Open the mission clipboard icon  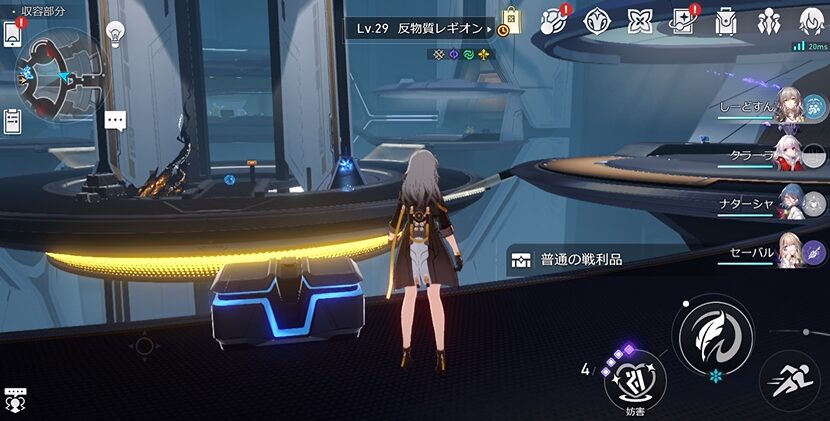(12, 121)
